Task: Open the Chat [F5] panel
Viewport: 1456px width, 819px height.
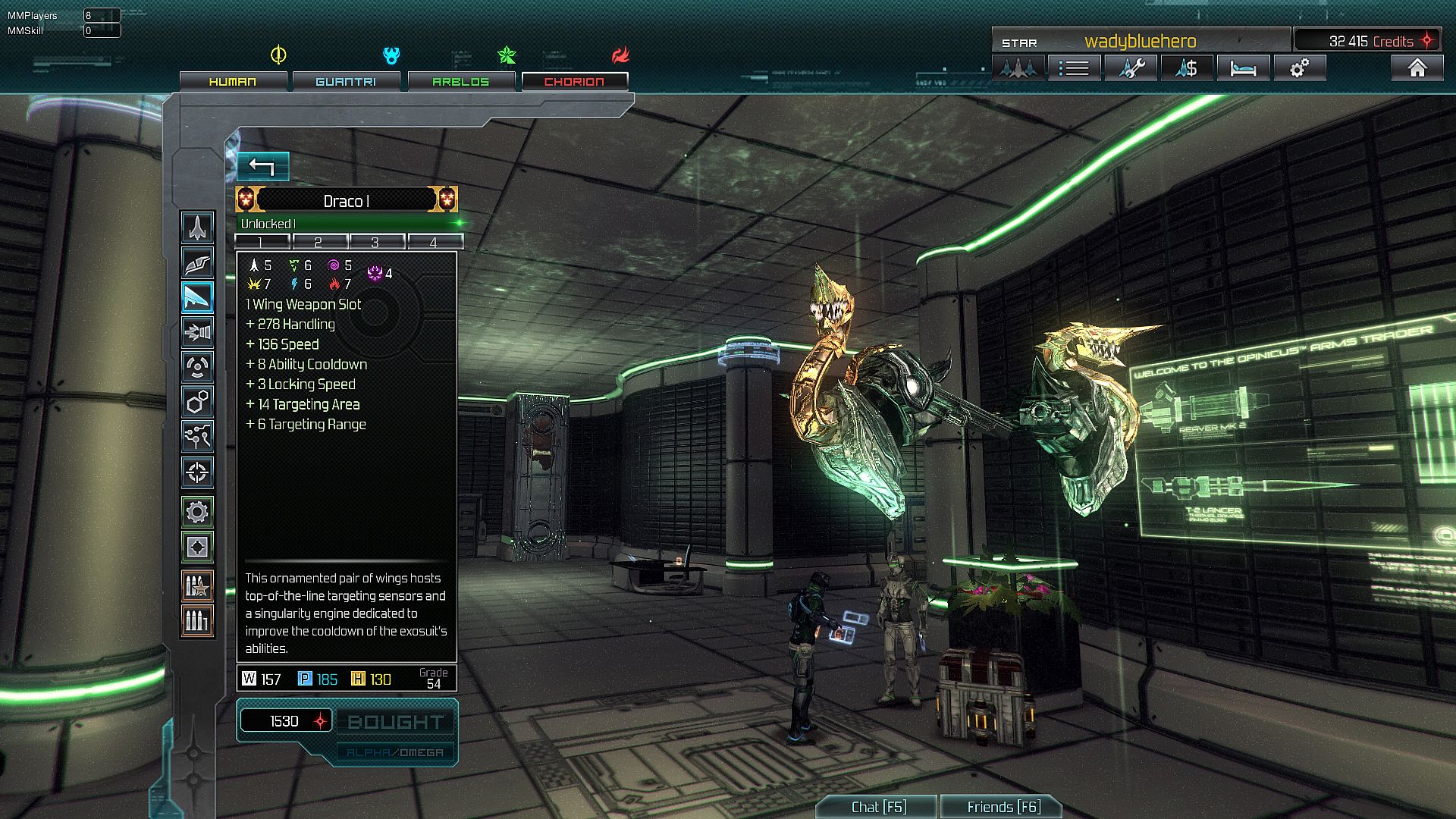Action: (x=878, y=807)
